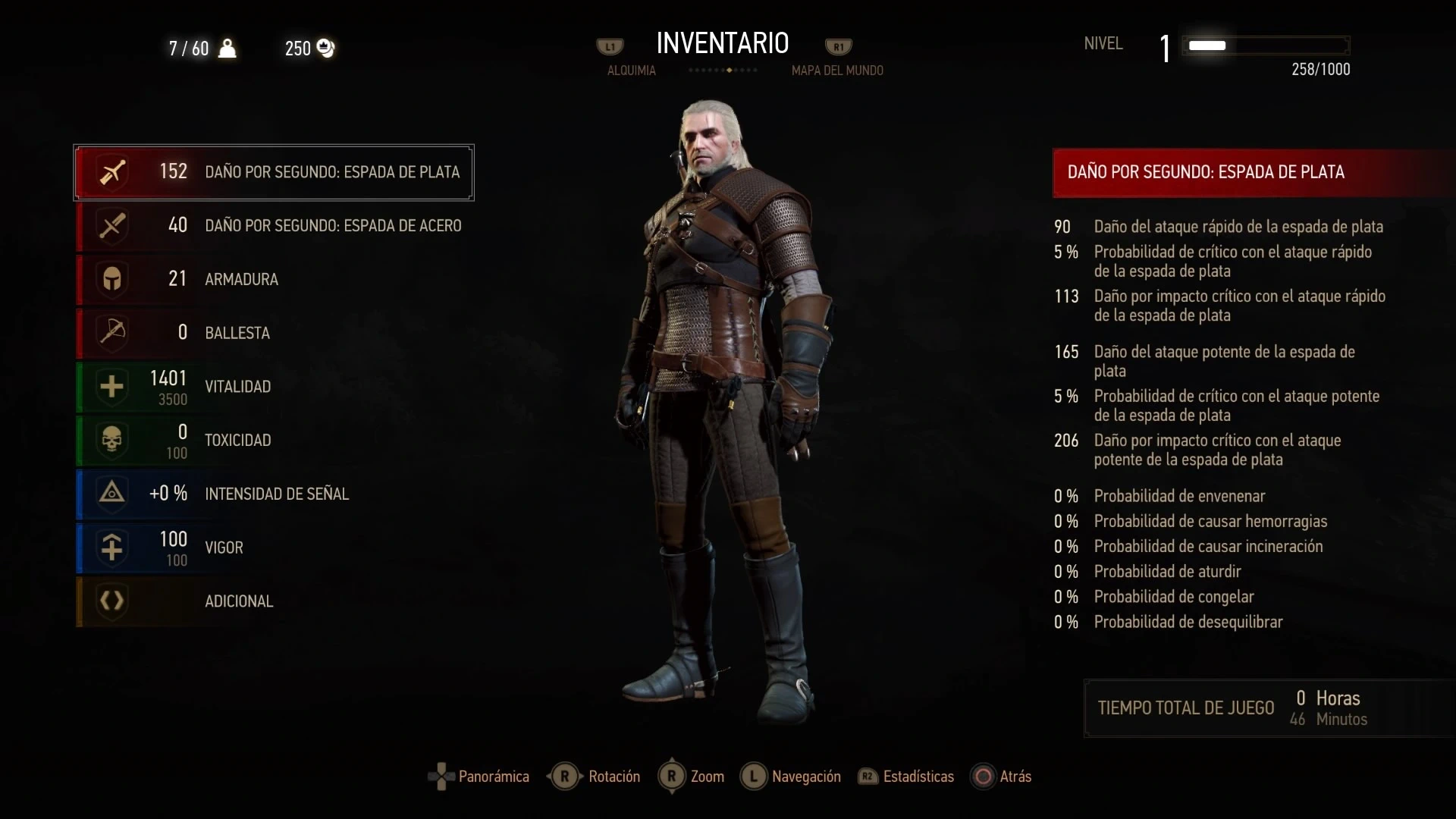The width and height of the screenshot is (1456, 819).
Task: Choose the Vigor stat row
Action: tap(274, 548)
